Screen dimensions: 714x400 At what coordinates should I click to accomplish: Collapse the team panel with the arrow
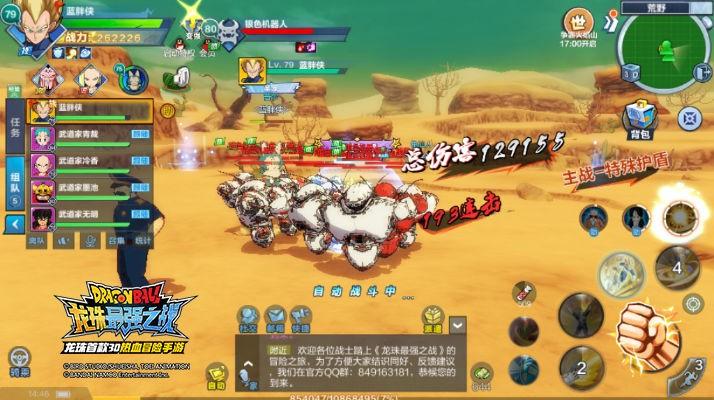15,224
